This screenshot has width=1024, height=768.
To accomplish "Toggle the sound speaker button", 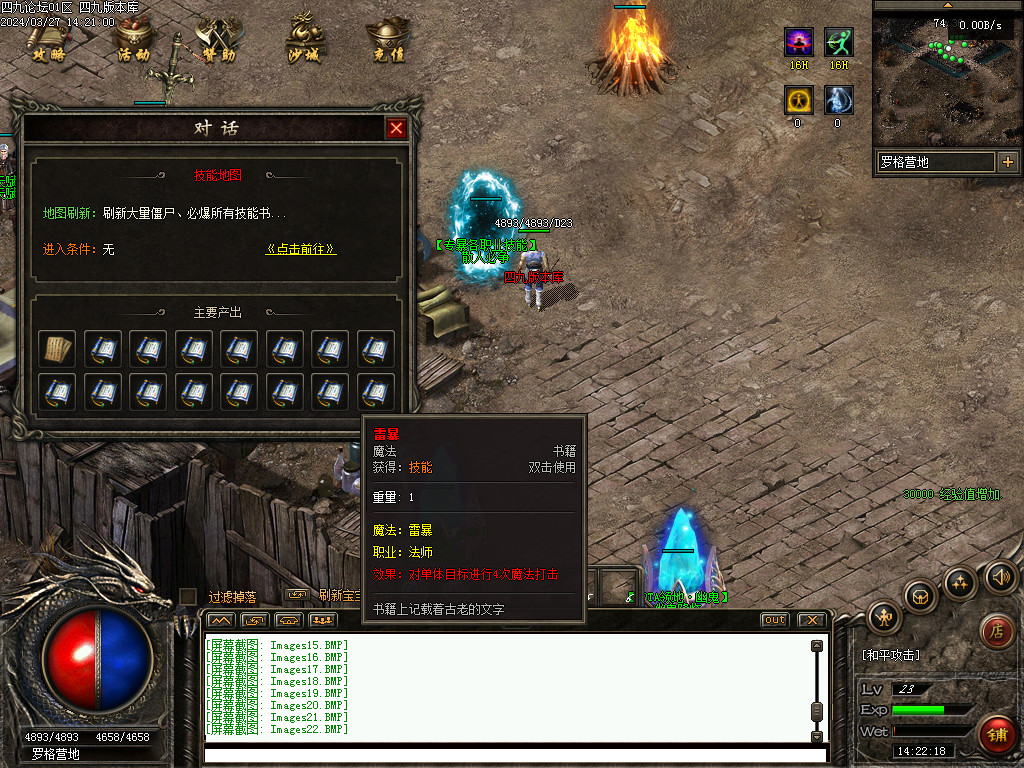I will click(1000, 576).
